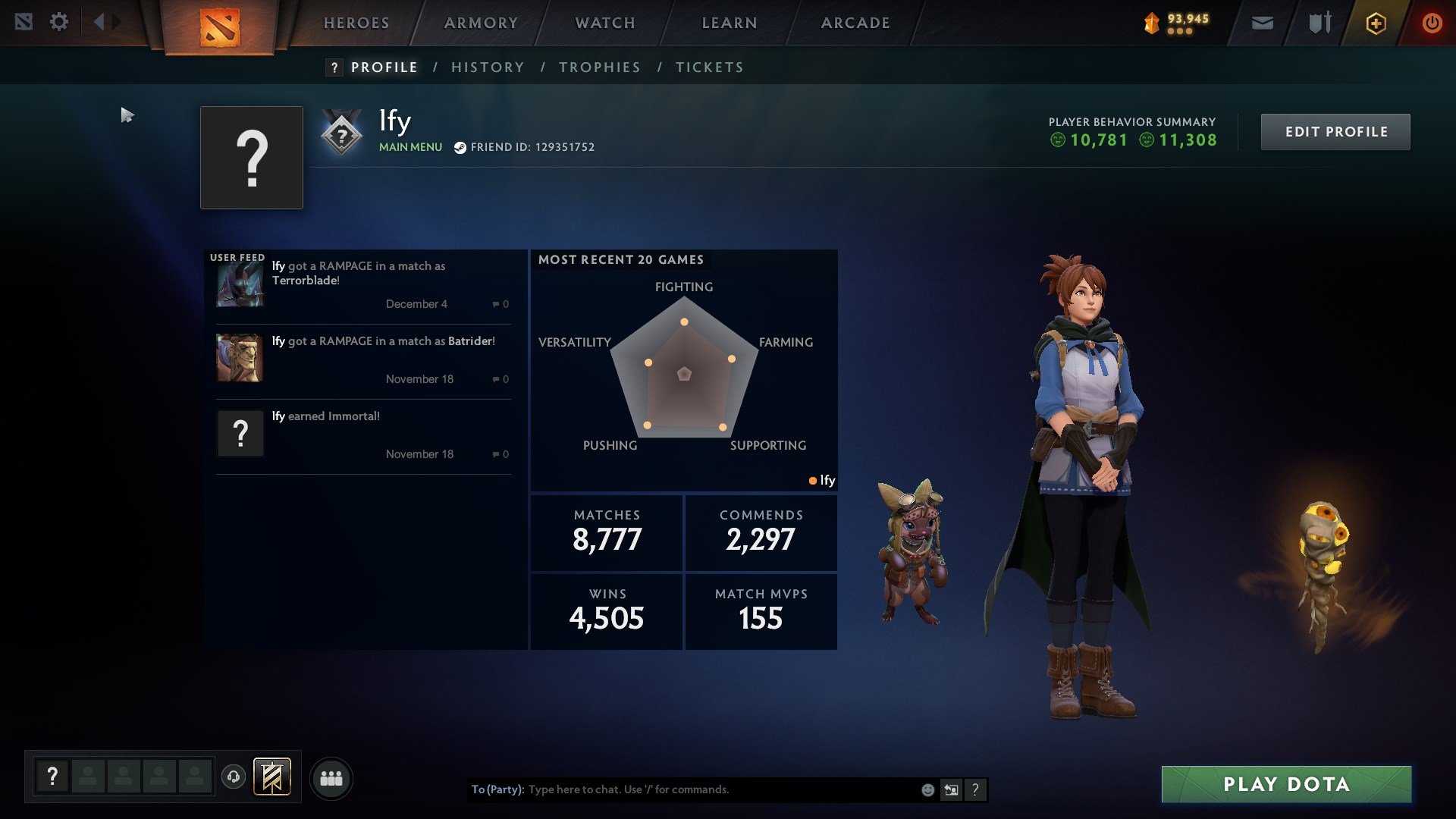
Task: Open the settings gear menu
Action: pos(59,22)
